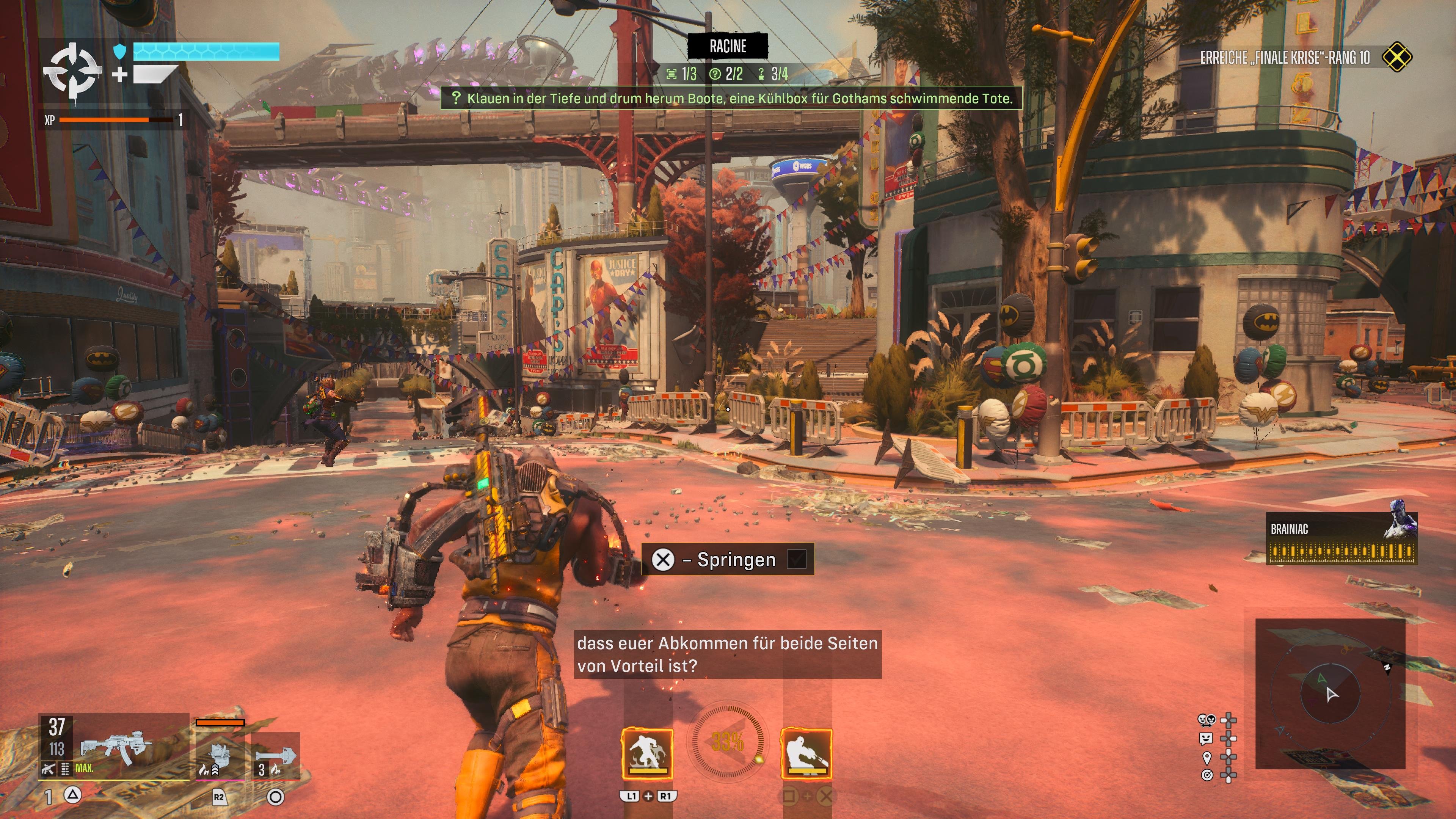Tick the checkbox next to Springen

coord(797,559)
